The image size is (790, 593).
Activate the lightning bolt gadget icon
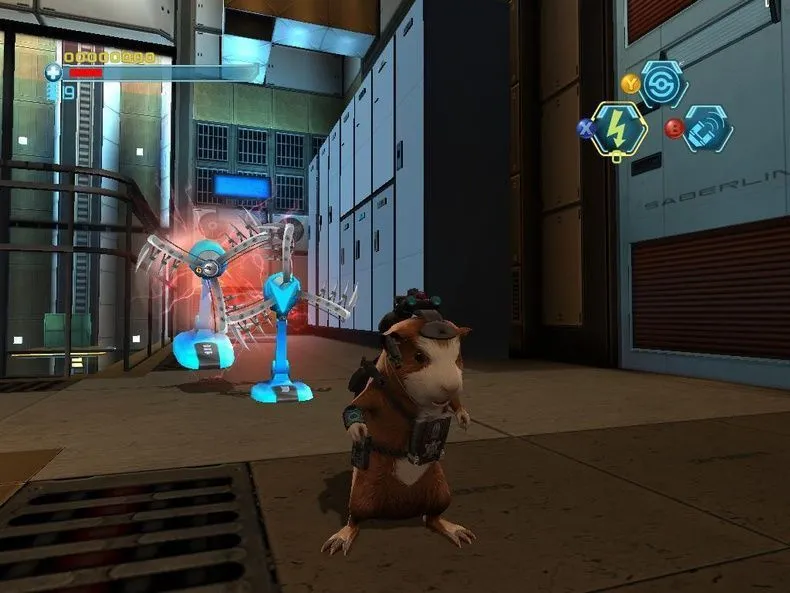[618, 129]
